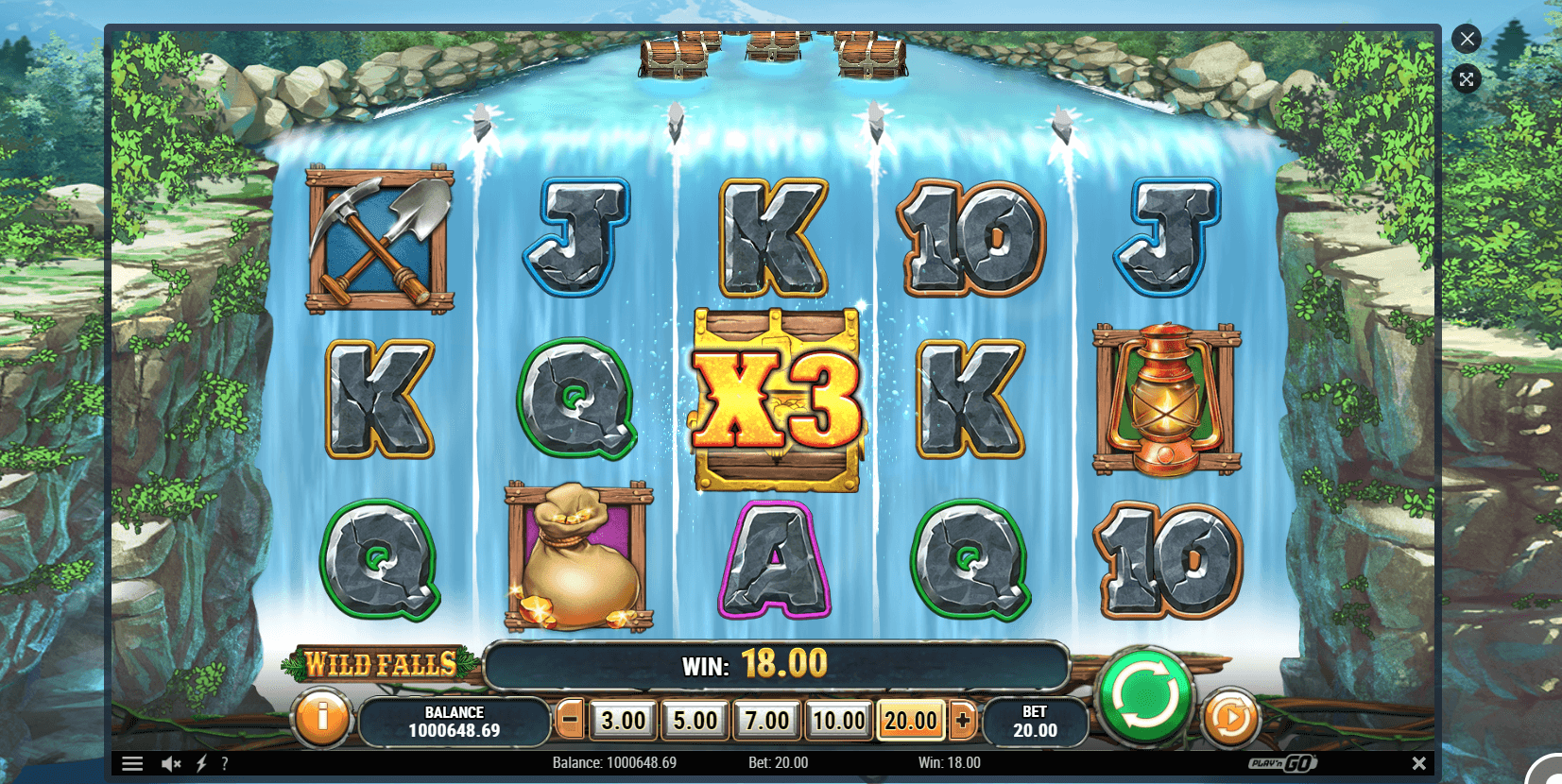Screen dimensions: 1562x784
Task: Pick the 10.00 bet option
Action: pos(838,721)
